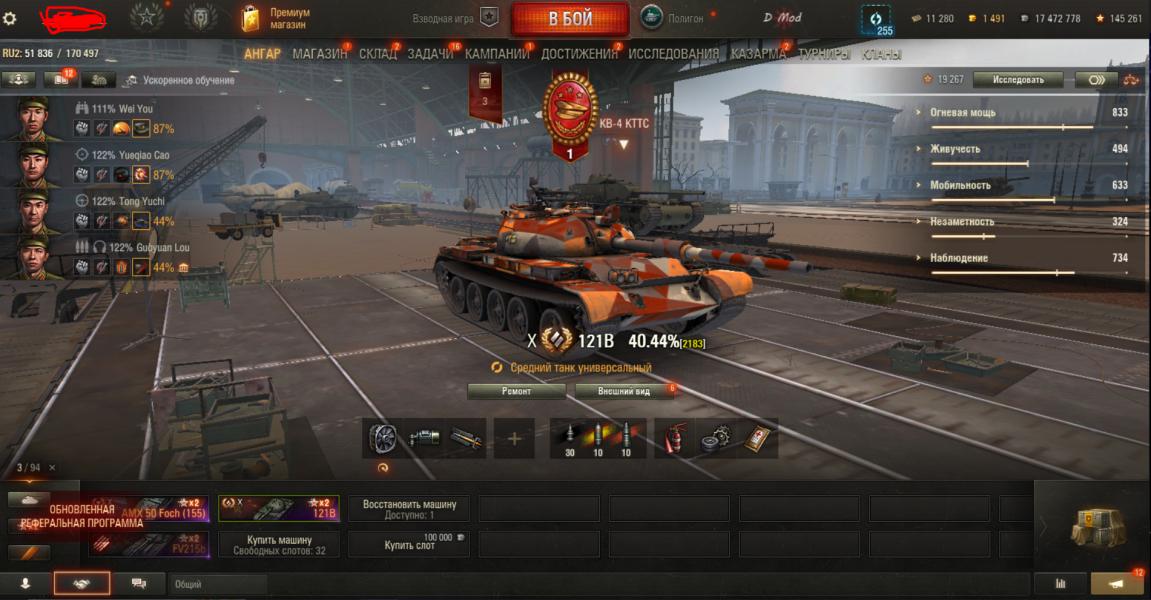
Task: Open the Общий chat channel
Action: tap(215, 584)
